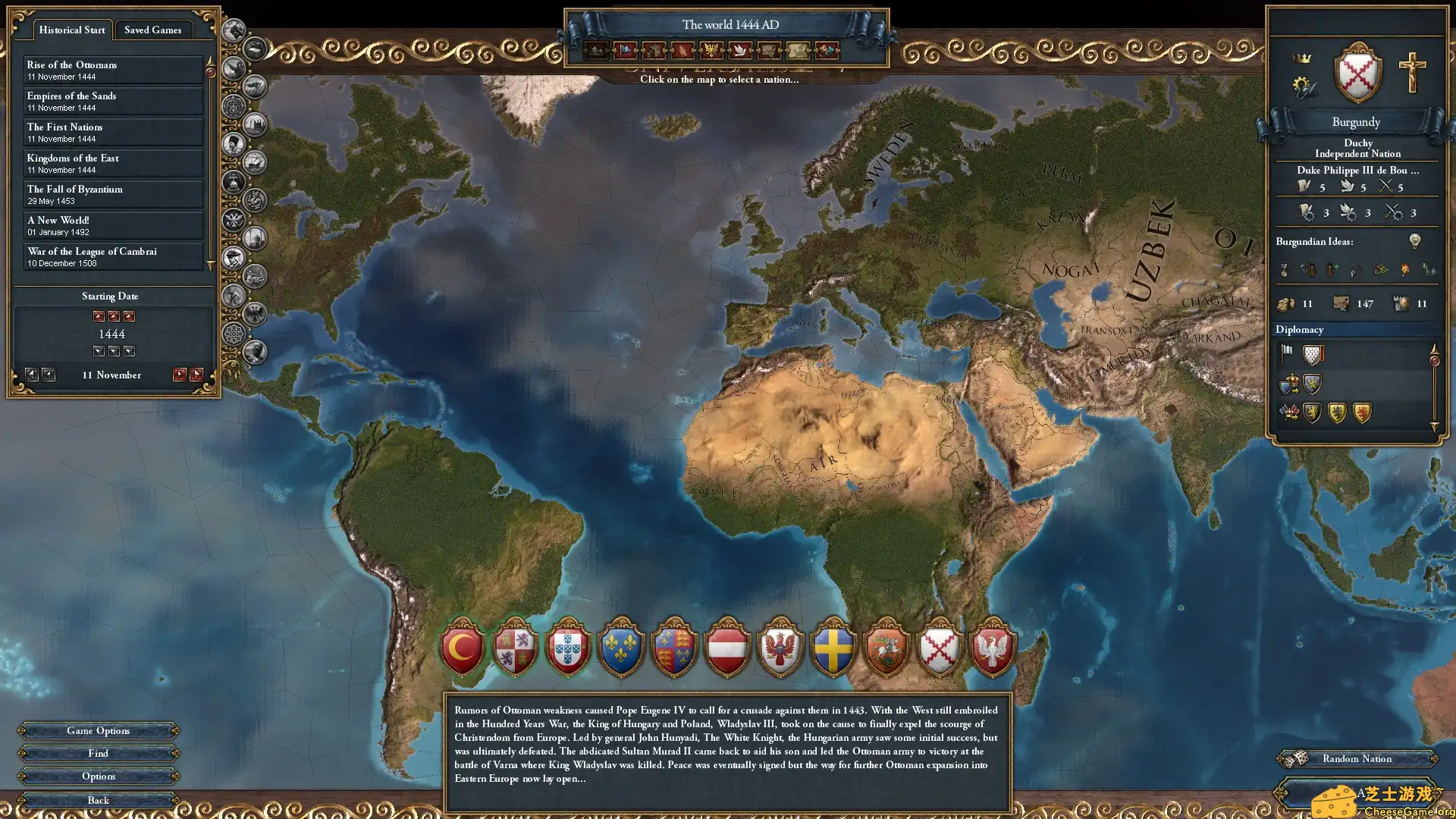Select the Portugal nation shield
This screenshot has height=819, width=1456.
pyautogui.click(x=569, y=648)
